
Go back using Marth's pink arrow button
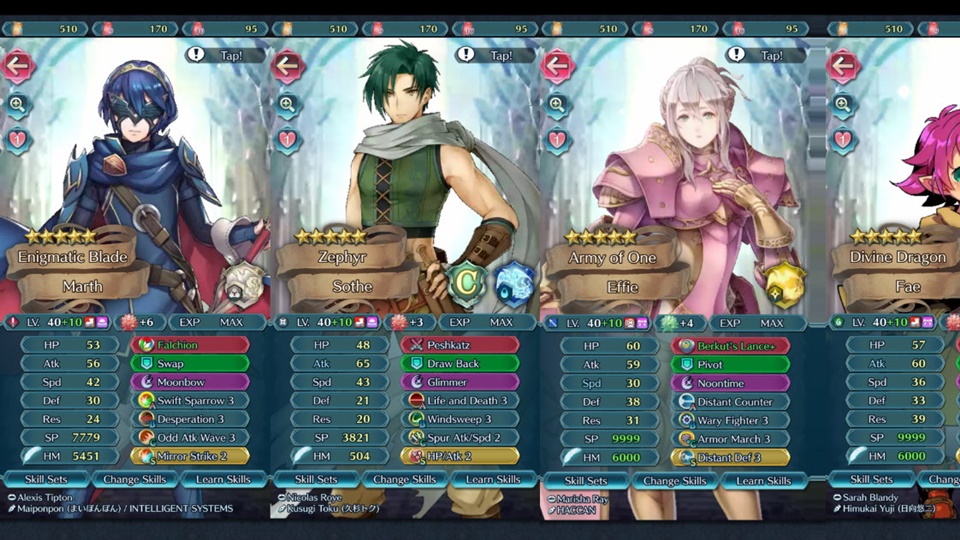coord(18,66)
